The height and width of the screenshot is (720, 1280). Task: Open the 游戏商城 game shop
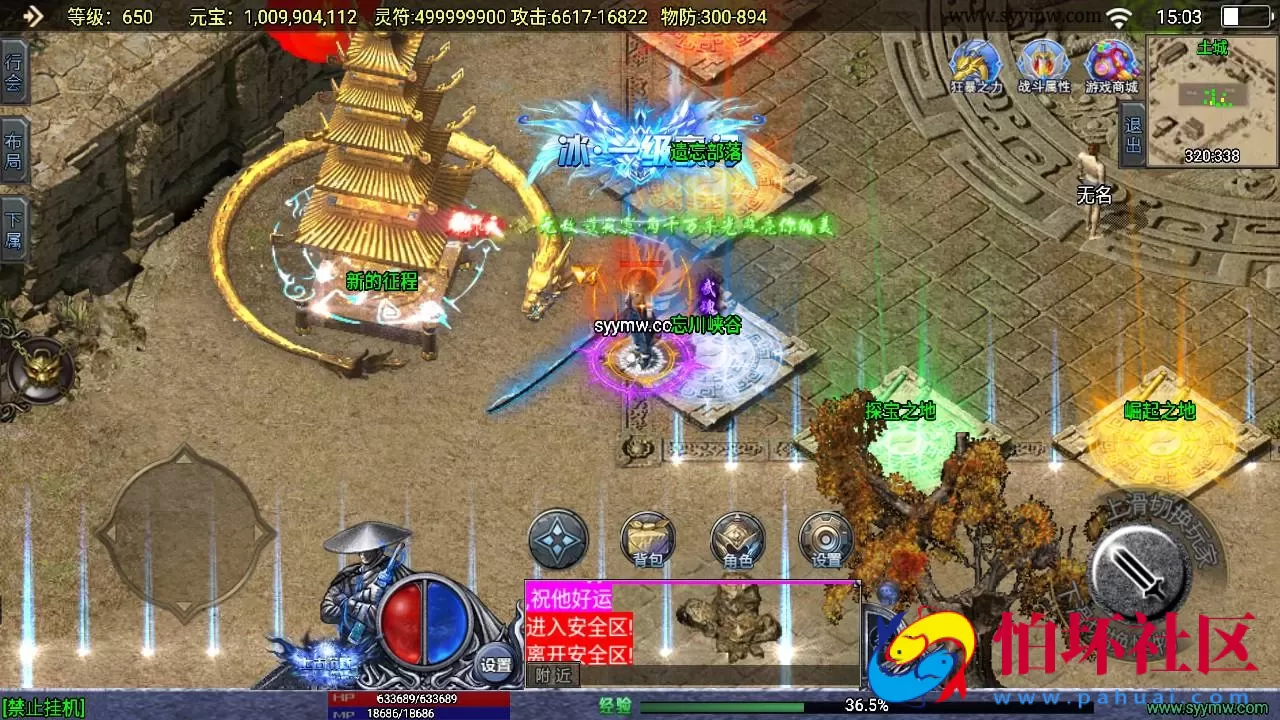pyautogui.click(x=1111, y=66)
